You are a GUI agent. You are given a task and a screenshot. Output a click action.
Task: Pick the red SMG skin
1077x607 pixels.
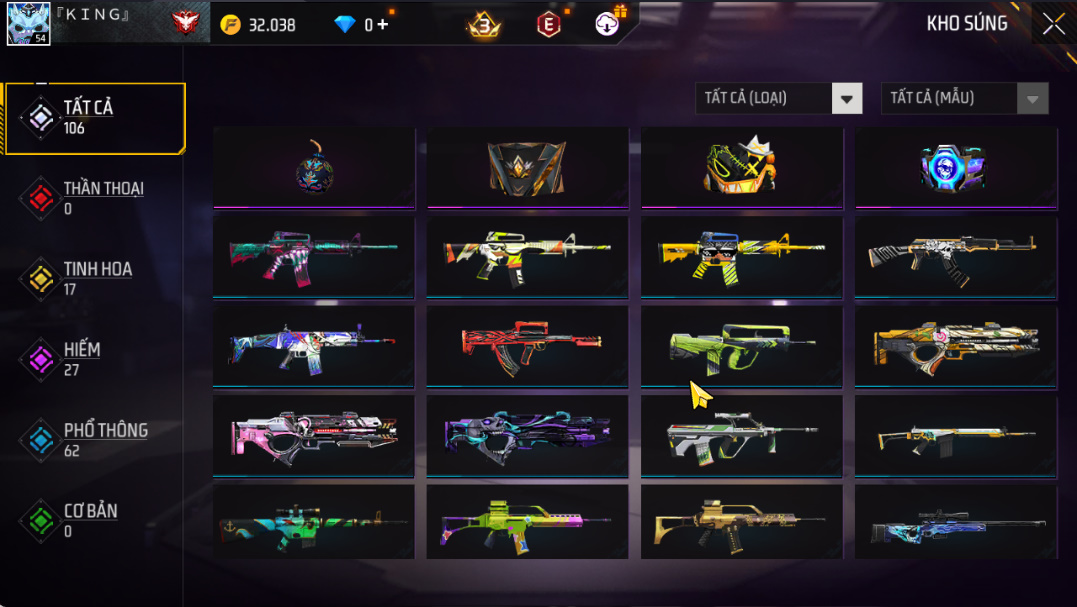(527, 346)
